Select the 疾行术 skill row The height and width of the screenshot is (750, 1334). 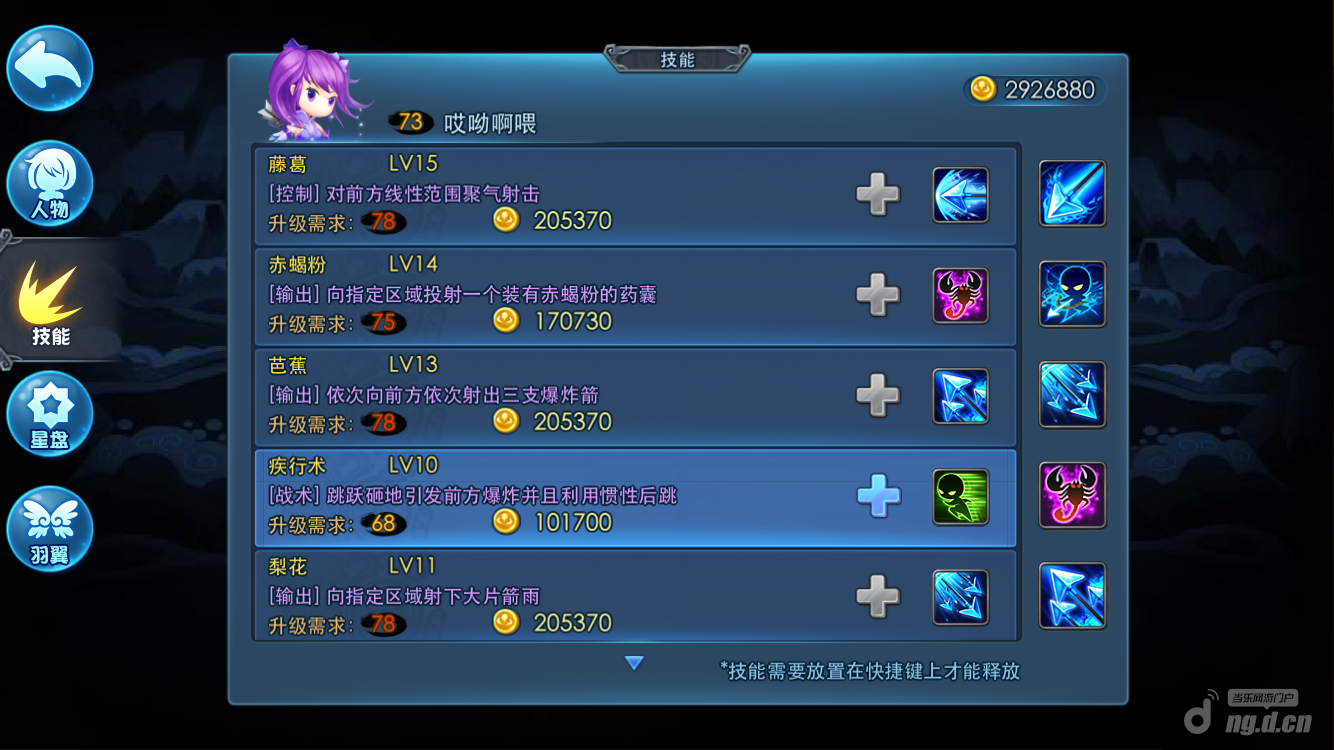click(560, 497)
